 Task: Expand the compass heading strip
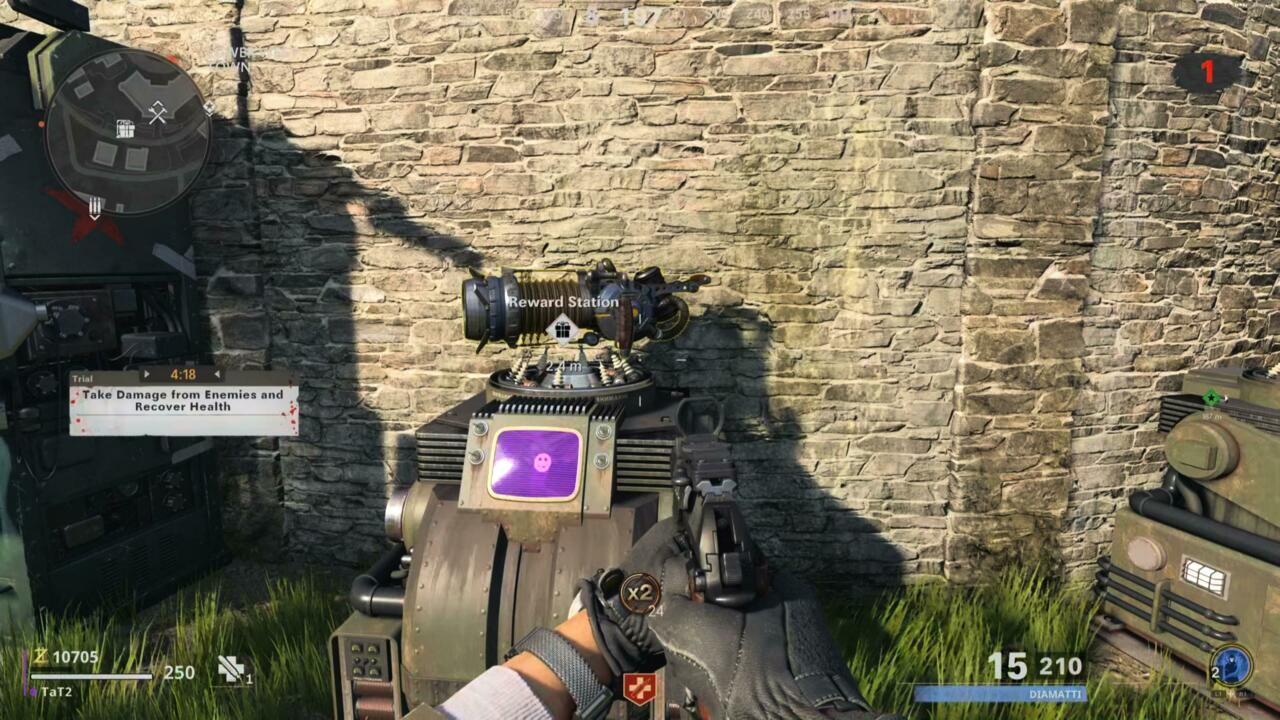[x=640, y=15]
